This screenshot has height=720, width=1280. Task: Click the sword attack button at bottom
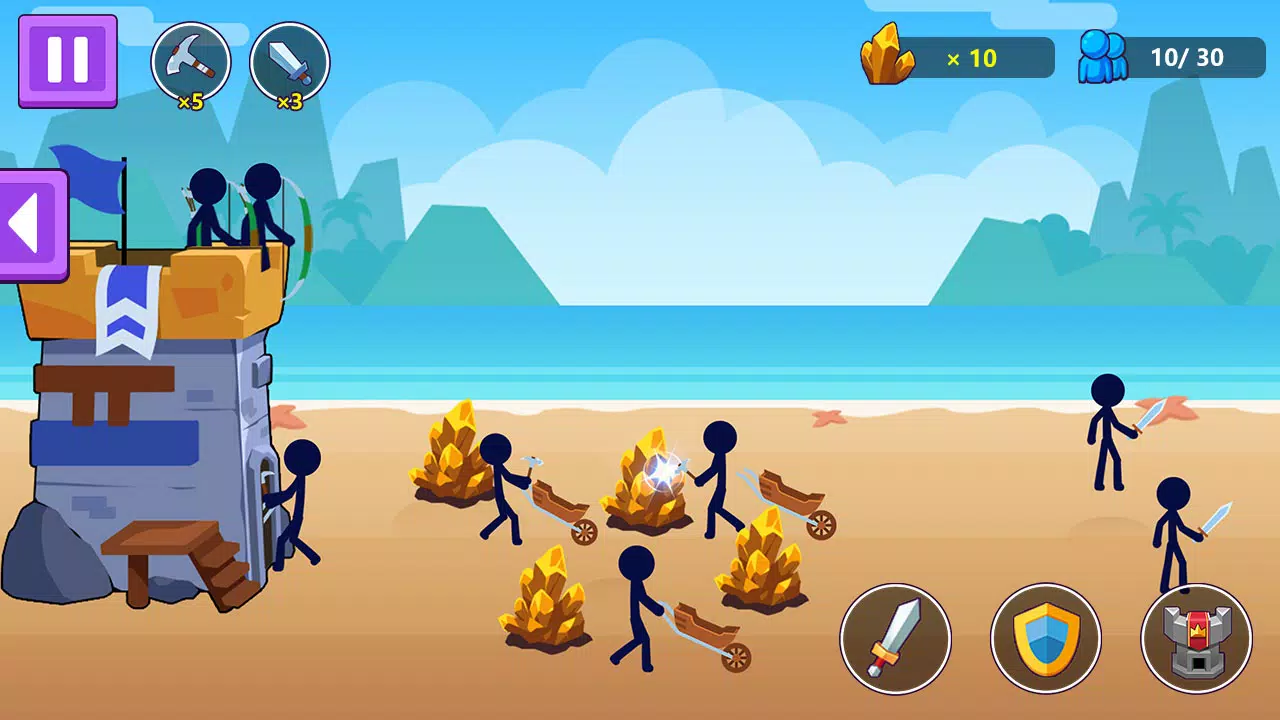click(897, 639)
